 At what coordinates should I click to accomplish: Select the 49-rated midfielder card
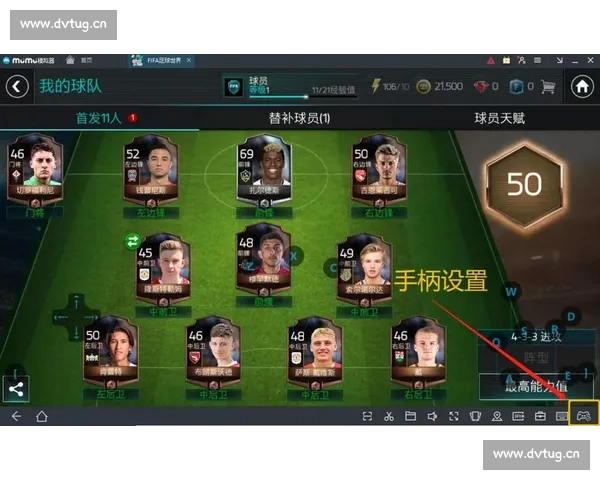(x=362, y=271)
